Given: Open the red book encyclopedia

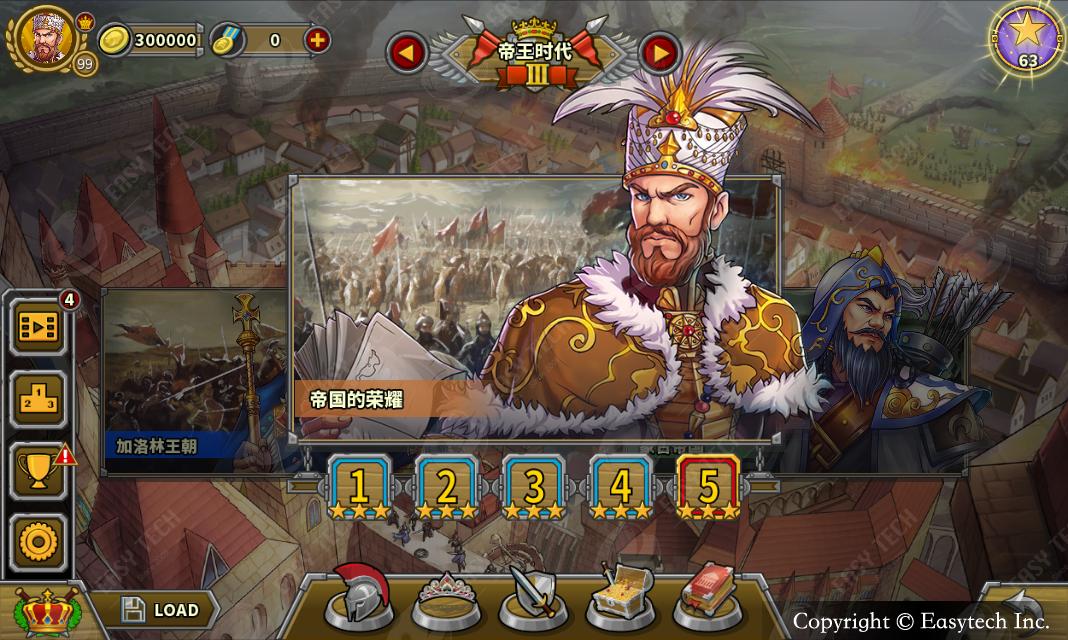Looking at the screenshot, I should pyautogui.click(x=707, y=596).
